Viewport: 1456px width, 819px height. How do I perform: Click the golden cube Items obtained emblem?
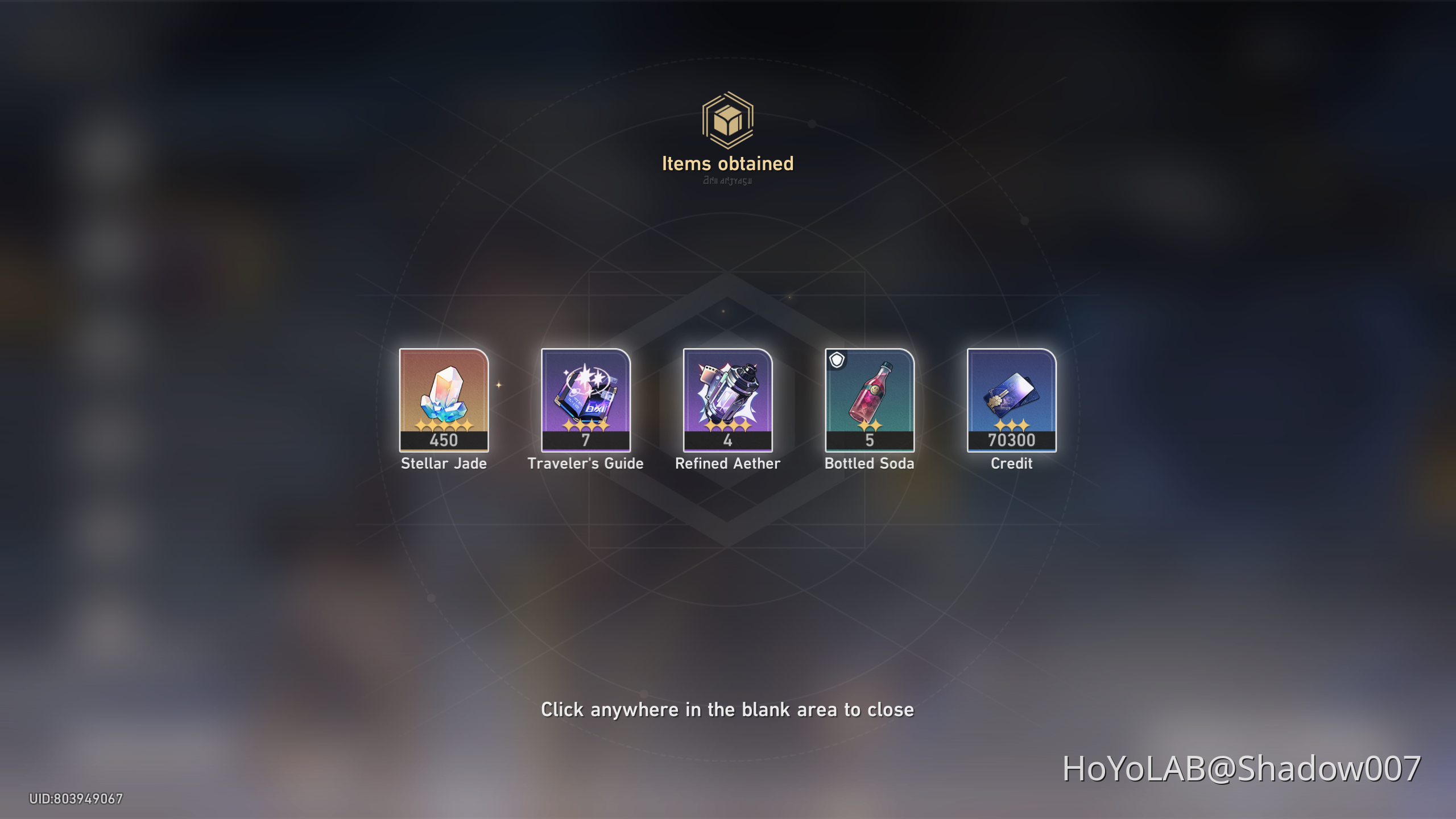(x=727, y=119)
